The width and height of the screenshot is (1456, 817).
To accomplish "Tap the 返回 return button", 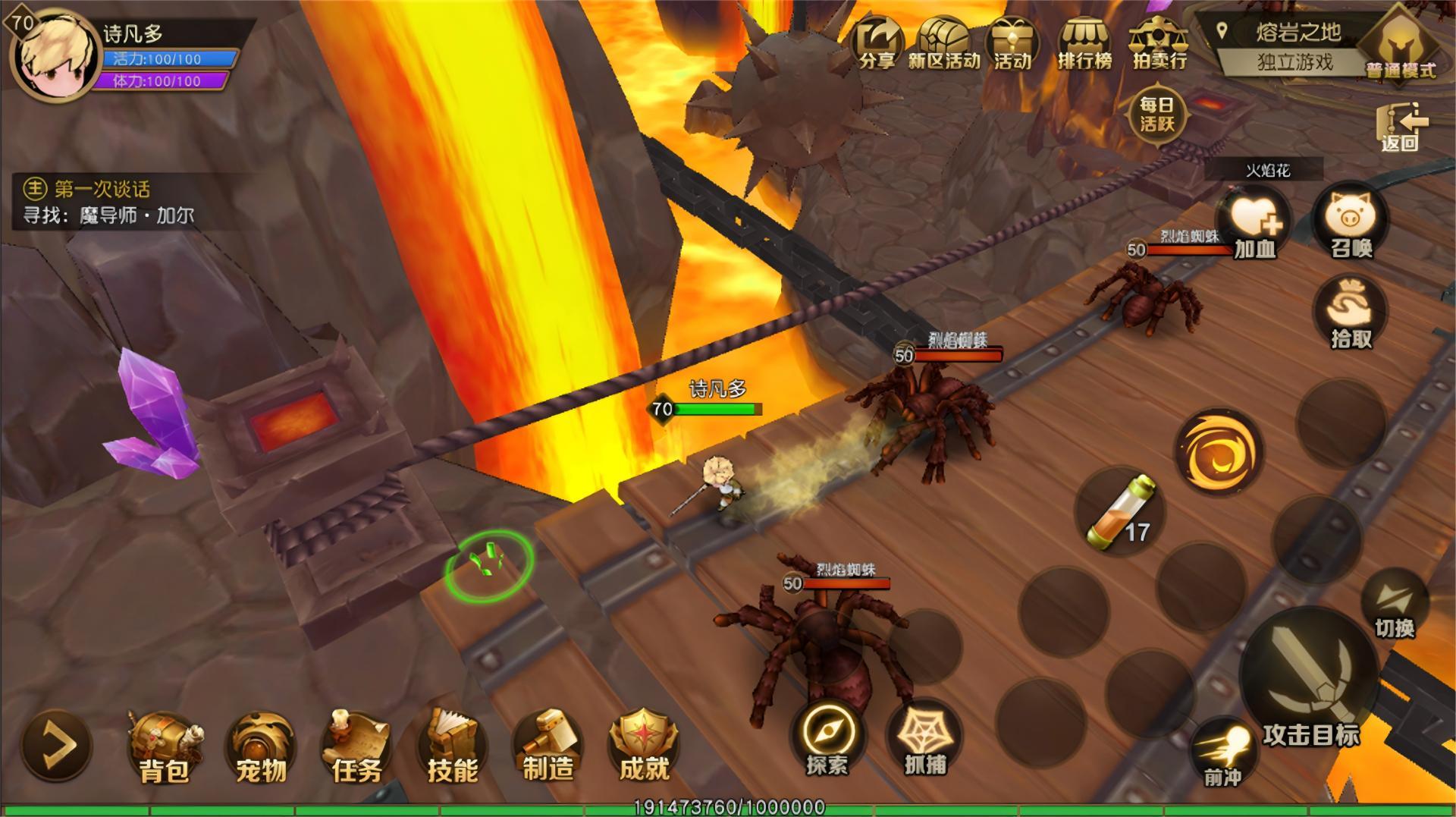I will click(1401, 127).
